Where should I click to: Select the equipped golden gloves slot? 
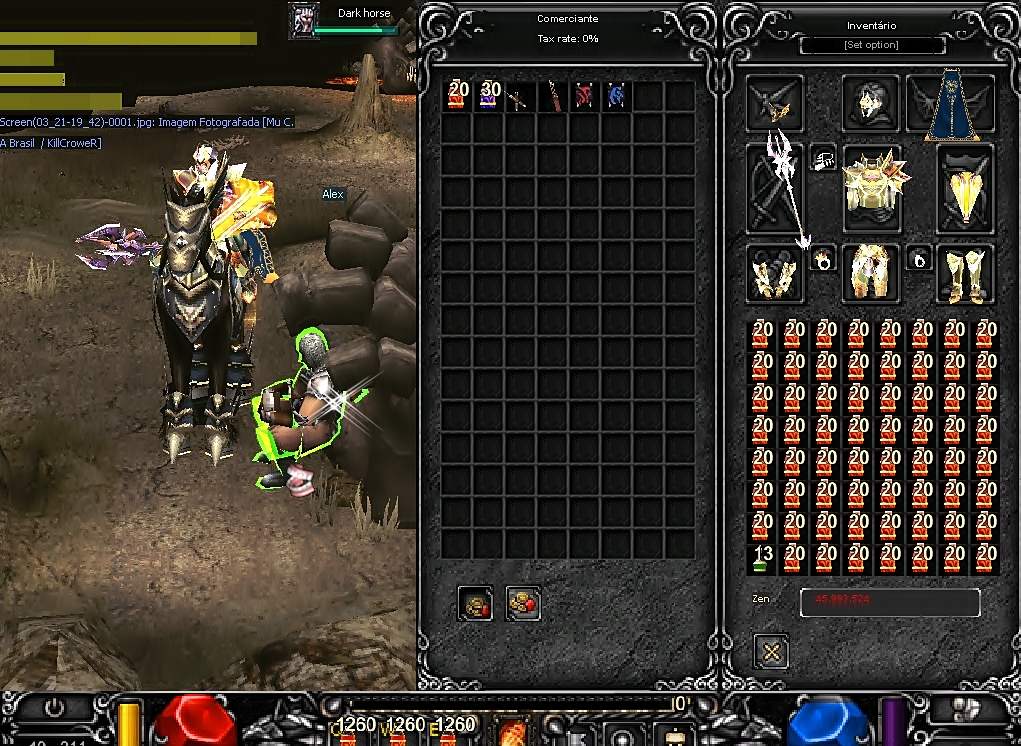pyautogui.click(x=775, y=273)
